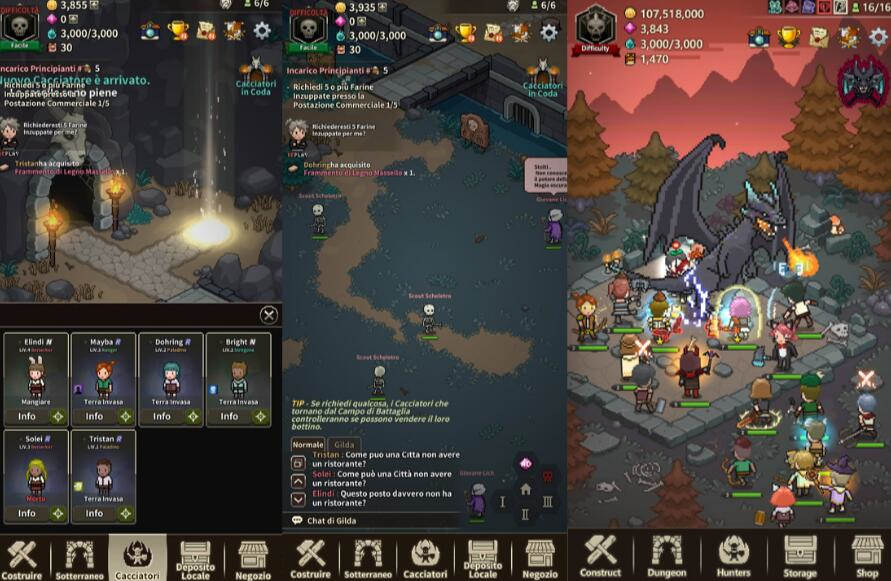Choose the Roman numeral III hex button
891x581 pixels.
coord(547,501)
